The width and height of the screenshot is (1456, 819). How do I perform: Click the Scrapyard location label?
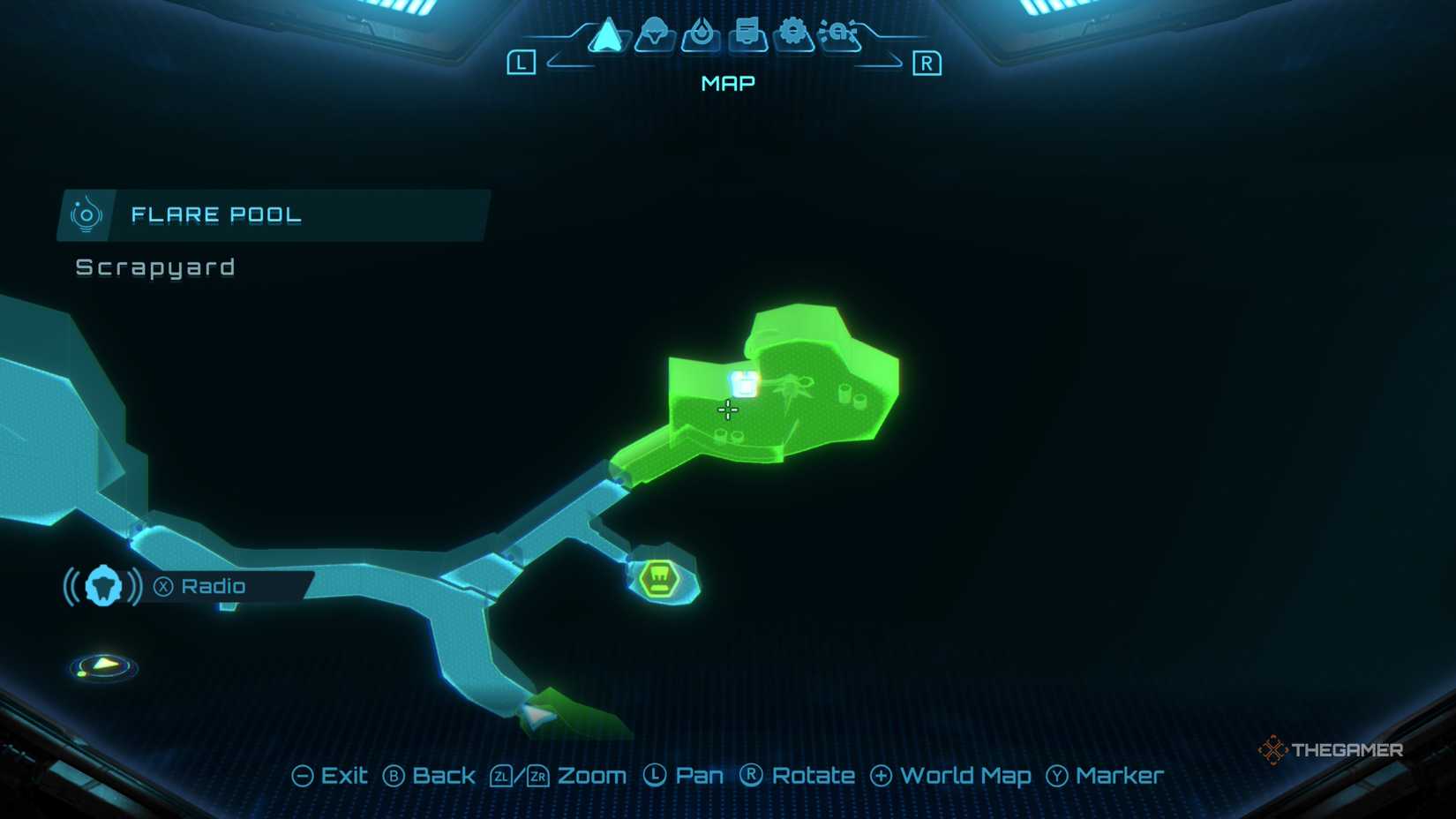(x=154, y=267)
